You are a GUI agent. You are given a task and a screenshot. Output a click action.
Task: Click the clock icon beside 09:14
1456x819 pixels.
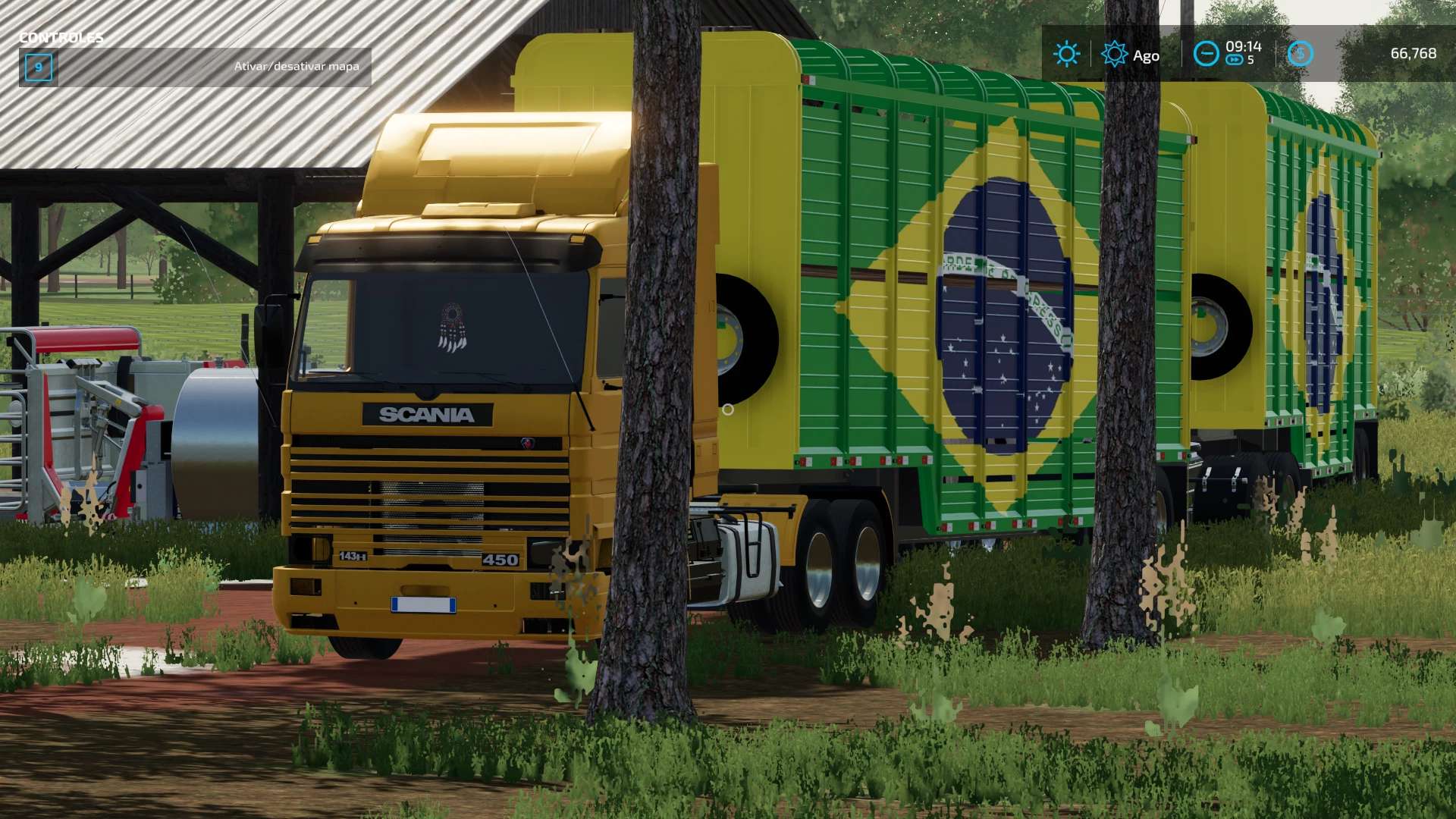(1206, 54)
